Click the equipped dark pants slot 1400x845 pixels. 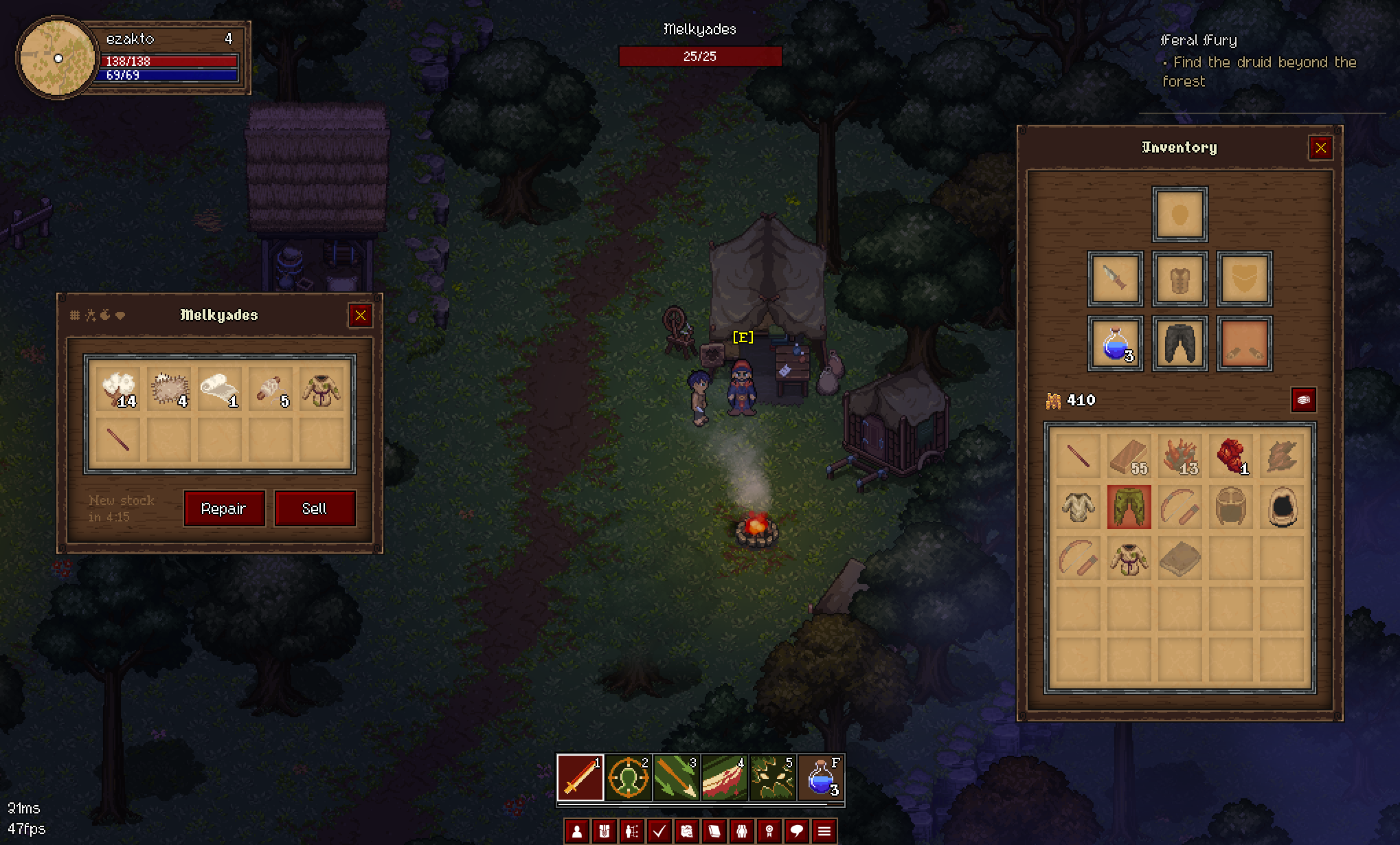[x=1179, y=343]
